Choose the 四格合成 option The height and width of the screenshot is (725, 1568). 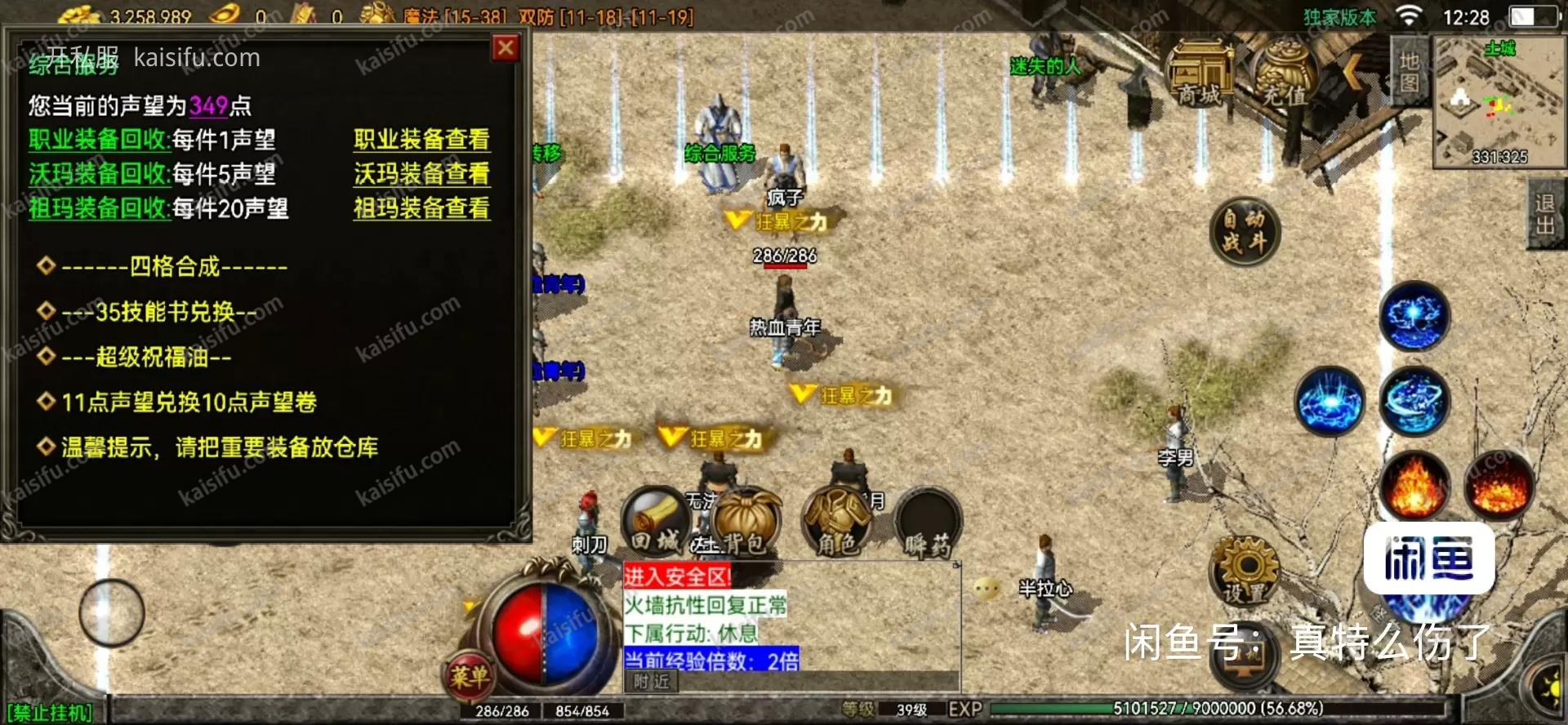tap(174, 266)
